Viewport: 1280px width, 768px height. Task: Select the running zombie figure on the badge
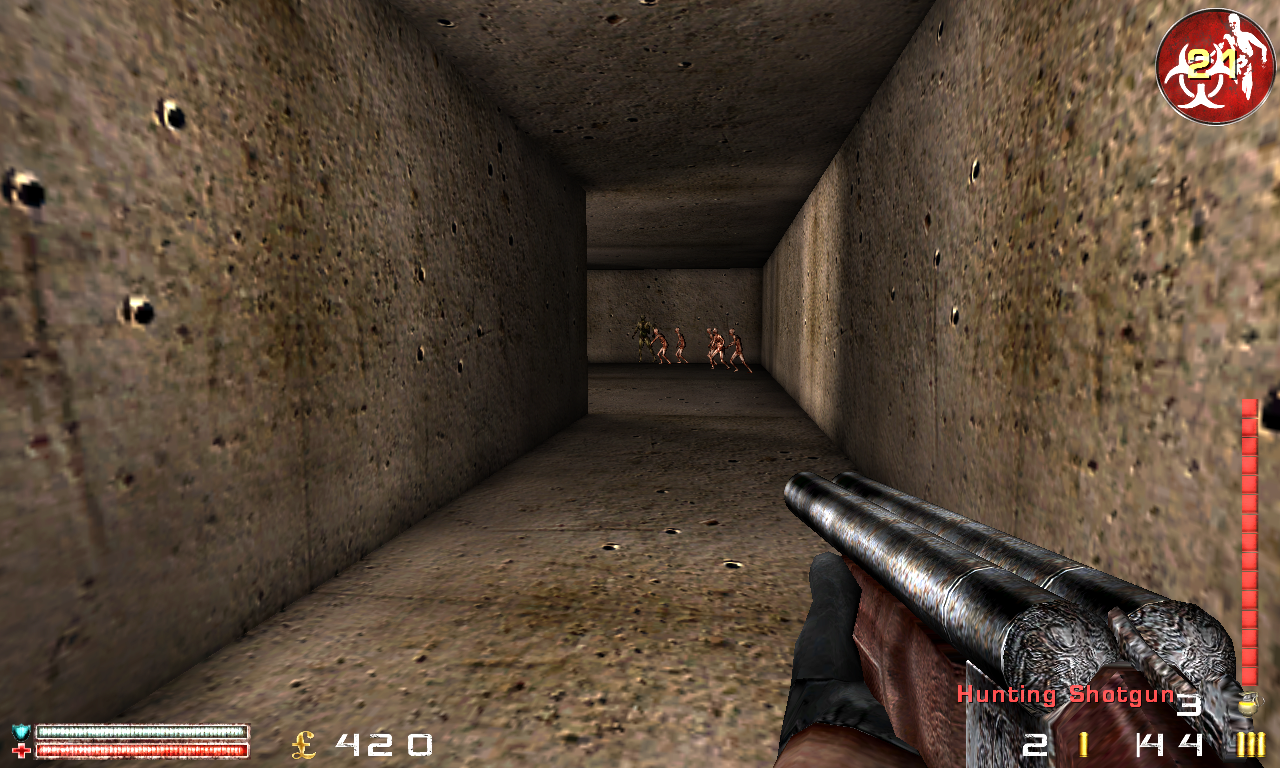(1244, 52)
